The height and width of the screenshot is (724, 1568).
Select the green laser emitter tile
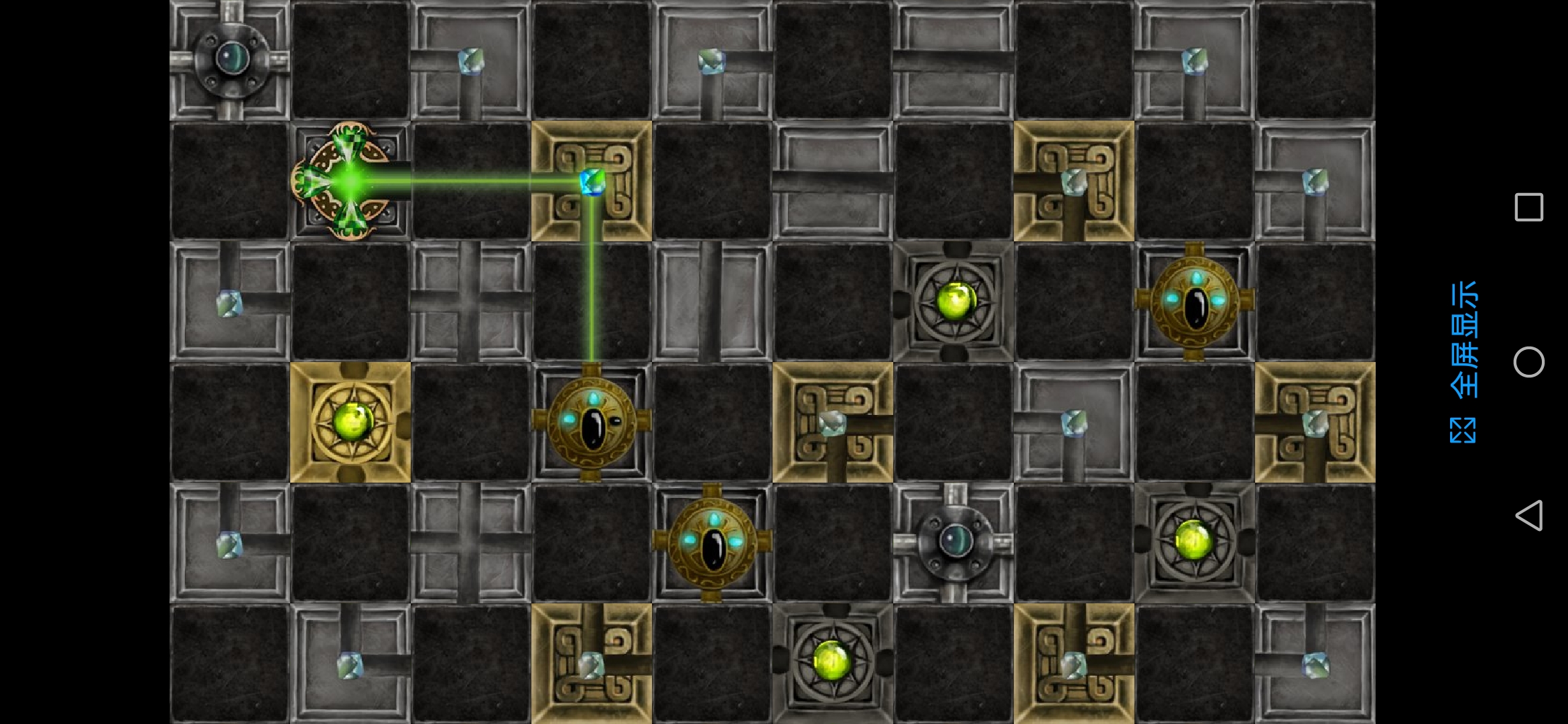350,181
